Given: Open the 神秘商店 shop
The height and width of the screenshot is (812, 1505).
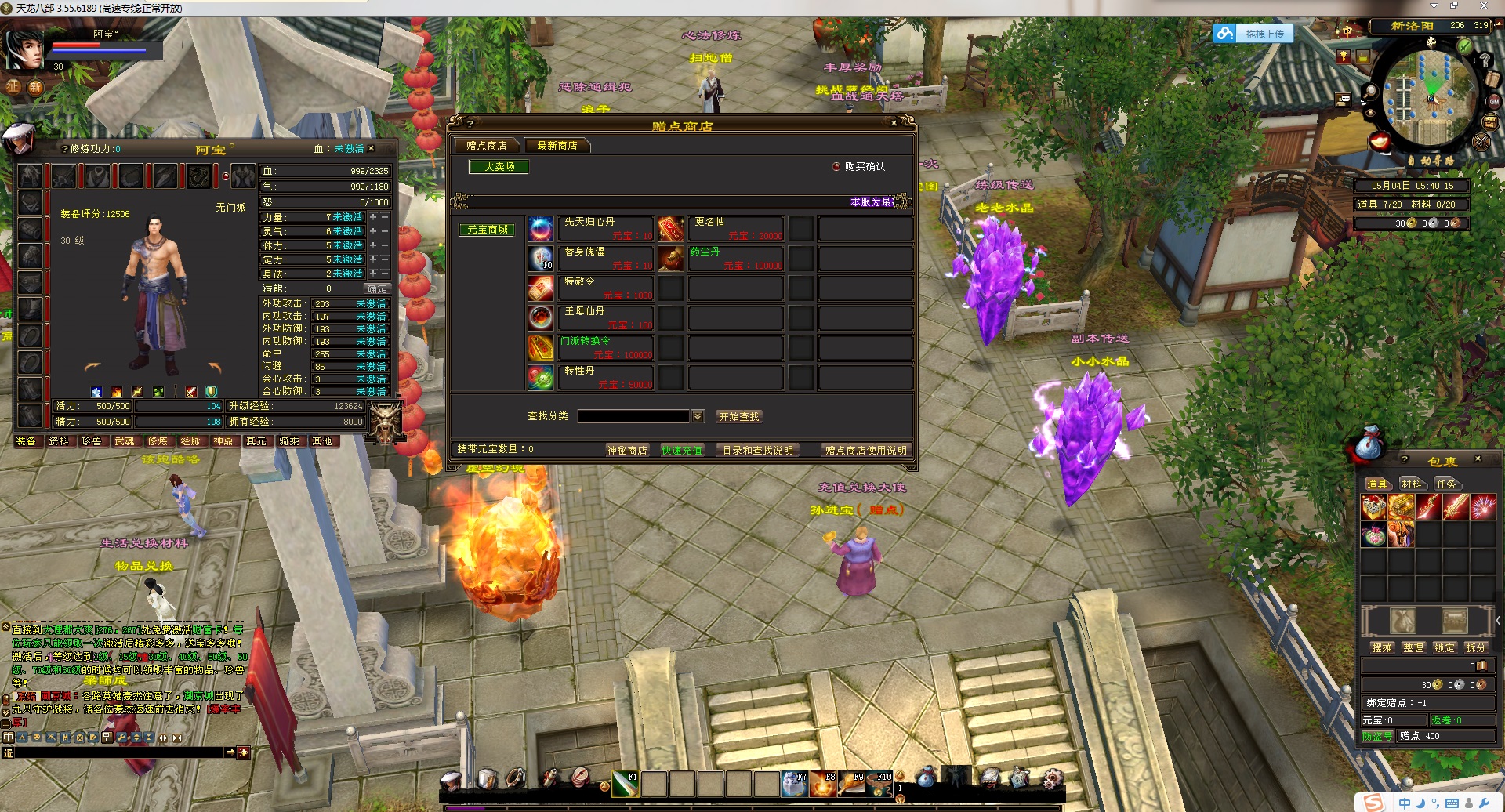Looking at the screenshot, I should click(x=626, y=450).
